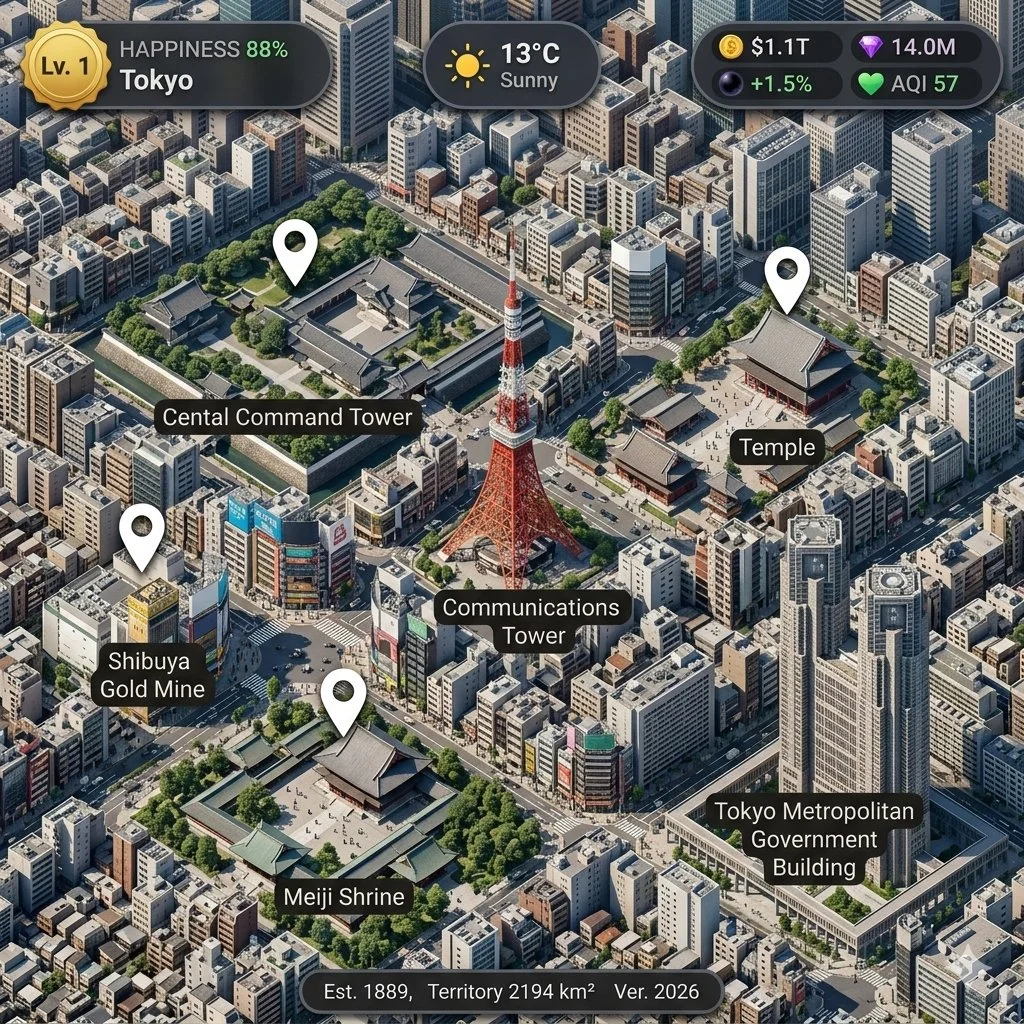Select the Cental Command Tower label

287,417
